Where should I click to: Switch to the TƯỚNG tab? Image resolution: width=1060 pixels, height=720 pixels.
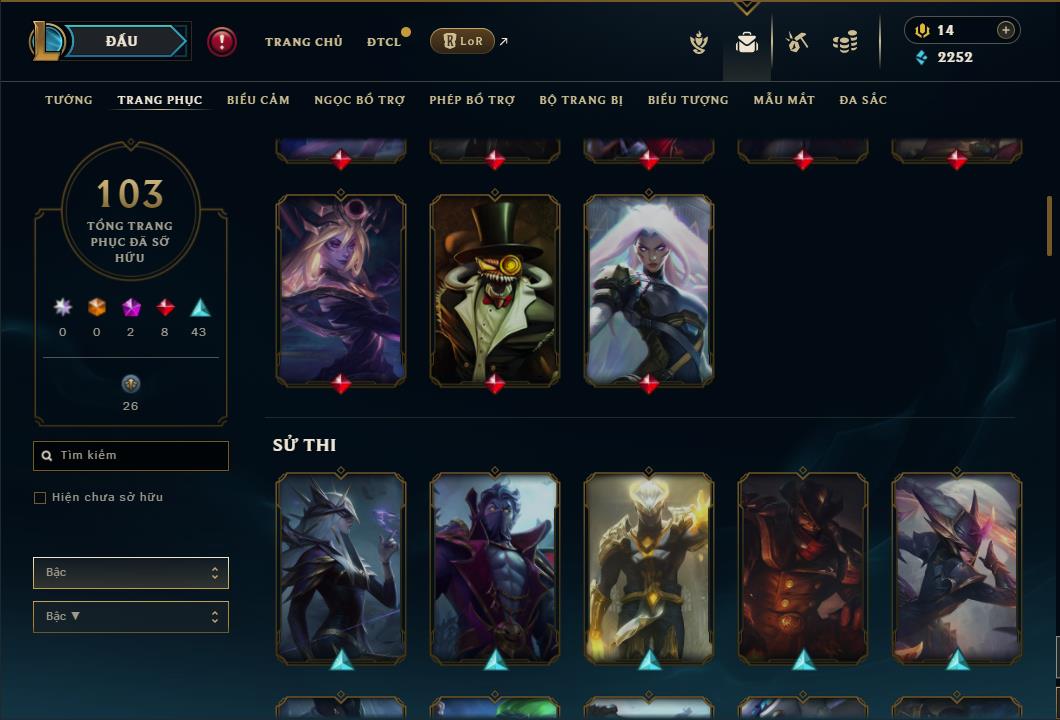click(x=69, y=100)
